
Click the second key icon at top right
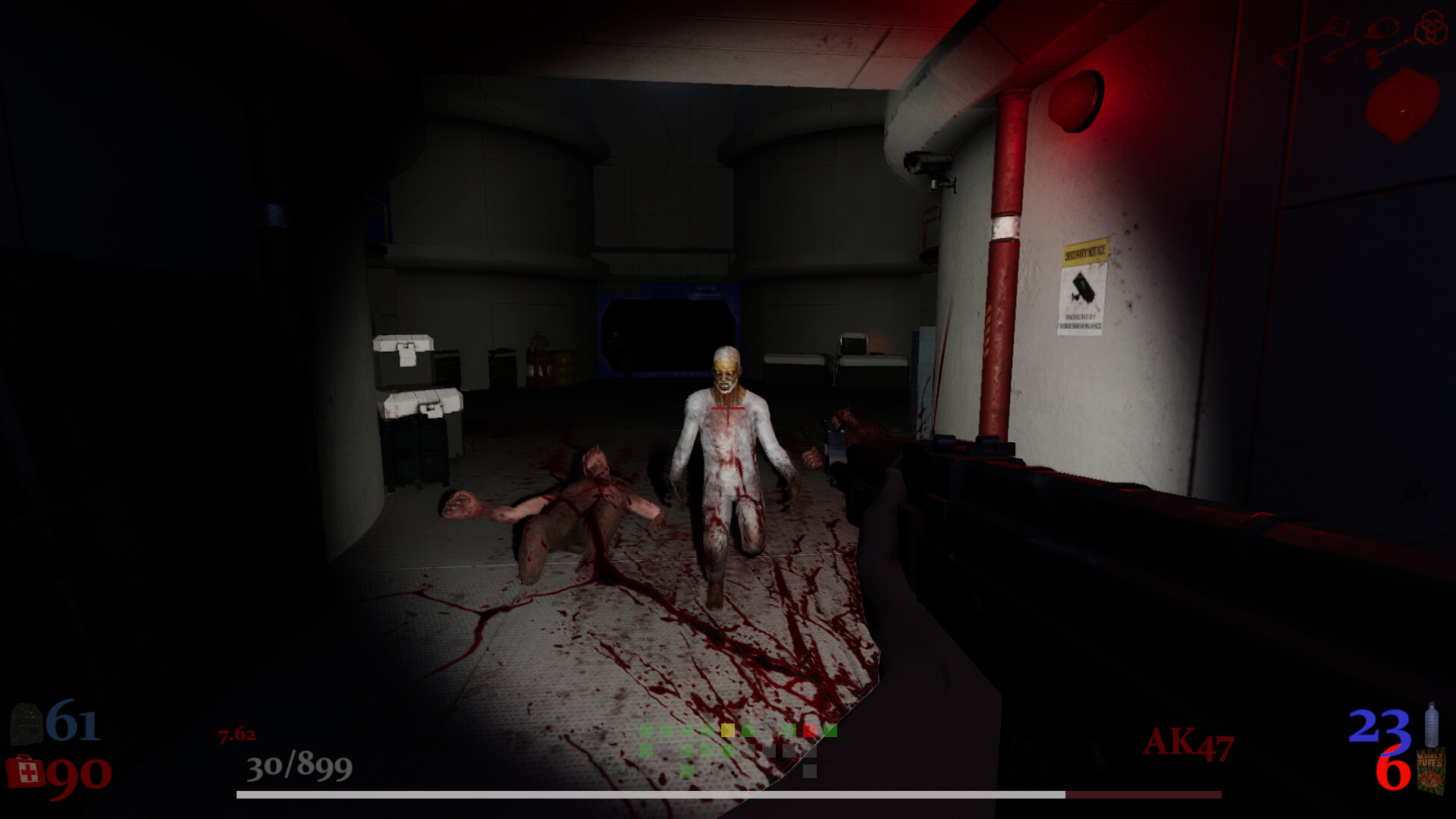[1383, 28]
